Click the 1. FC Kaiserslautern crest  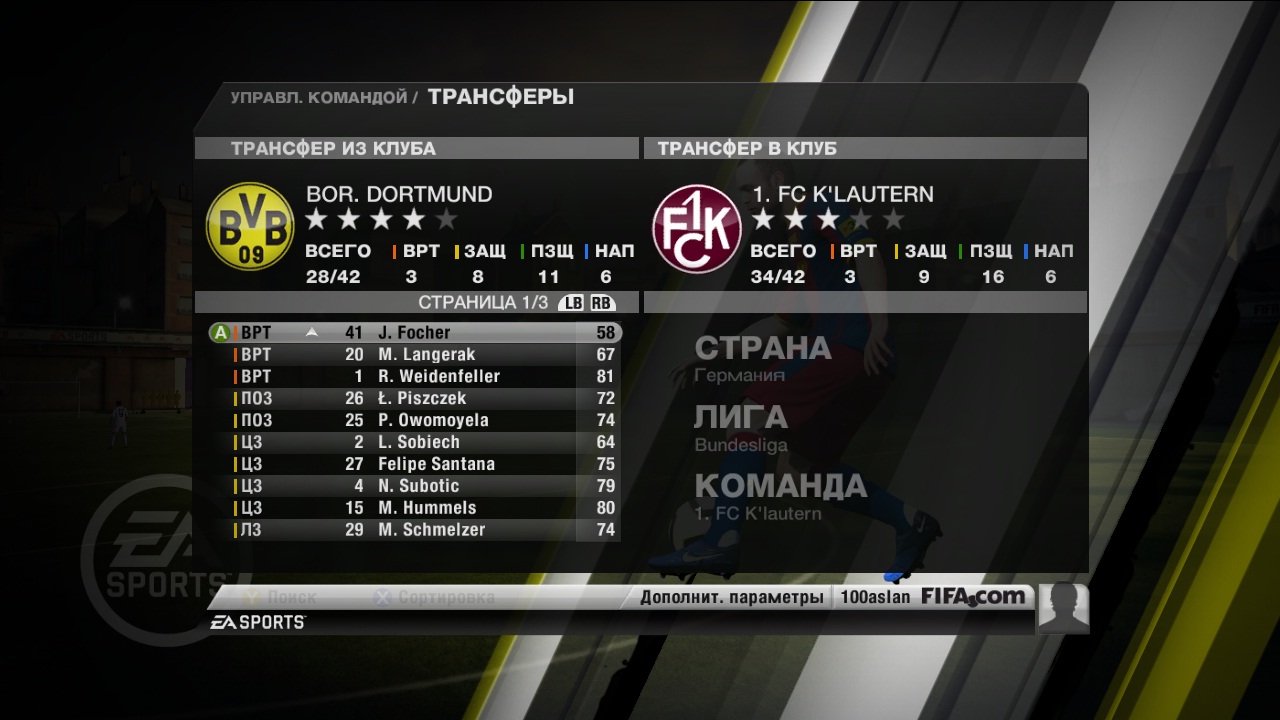[697, 228]
